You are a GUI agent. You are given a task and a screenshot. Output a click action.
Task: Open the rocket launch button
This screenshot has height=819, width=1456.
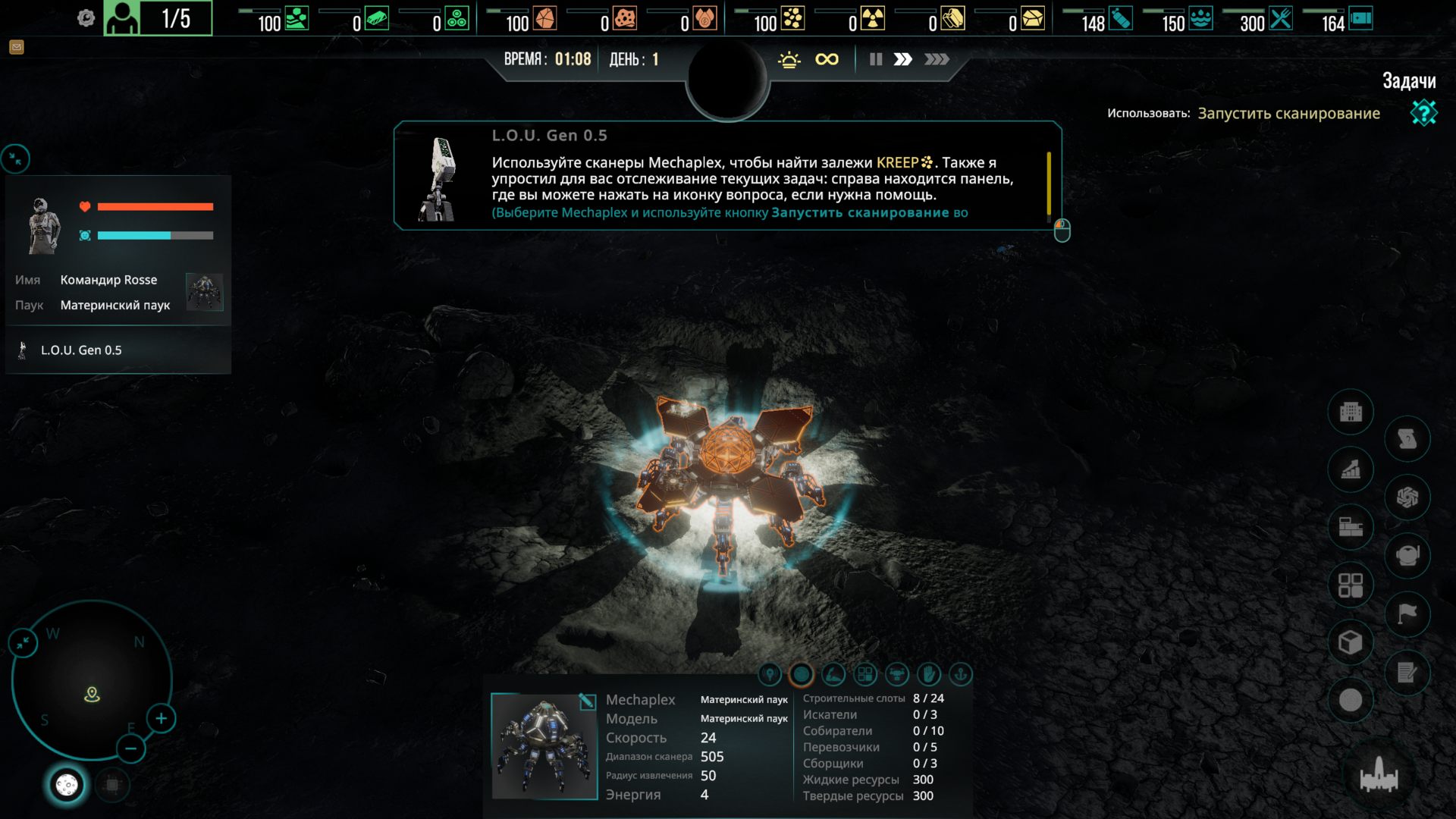coord(1379,777)
